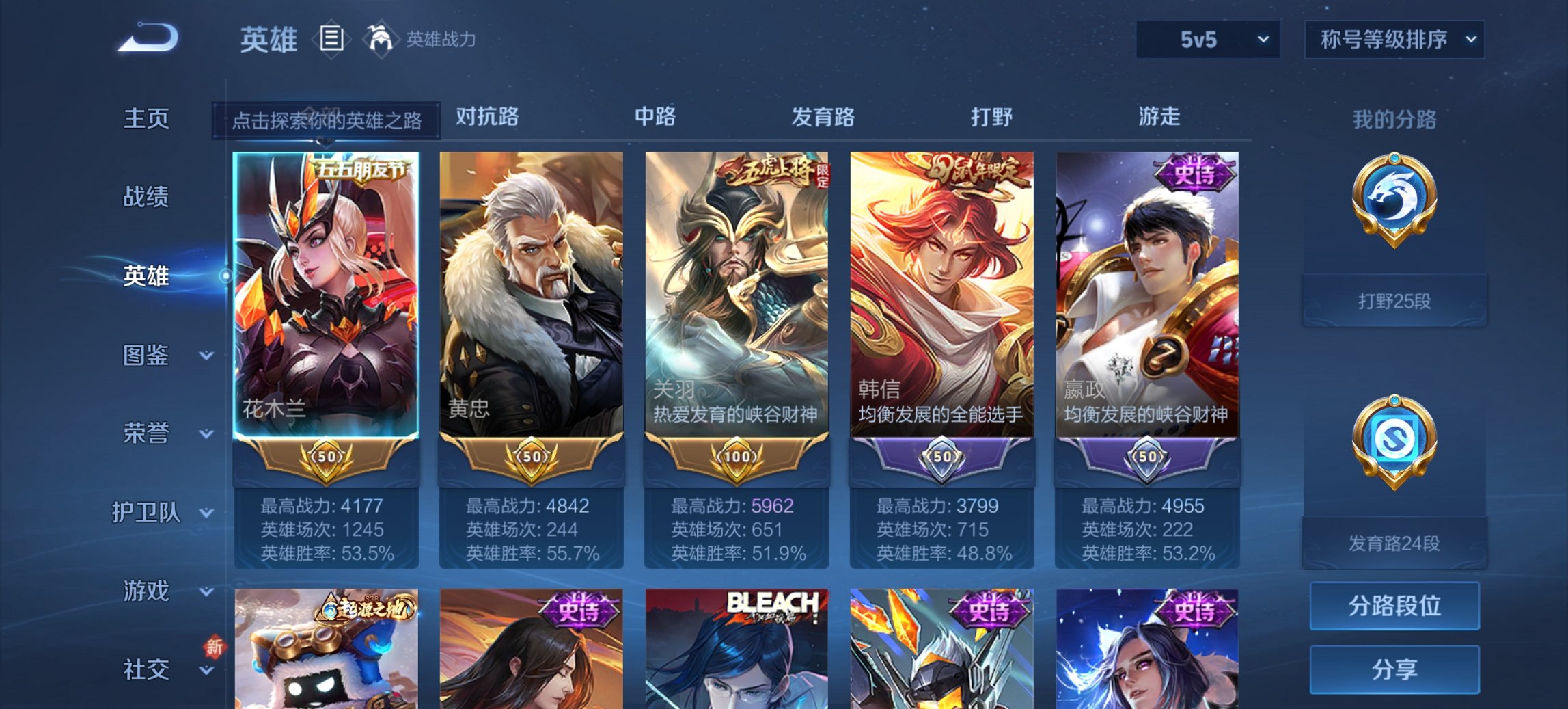Click the document list icon beside 英雄 title
The height and width of the screenshot is (709, 1568).
click(x=331, y=39)
